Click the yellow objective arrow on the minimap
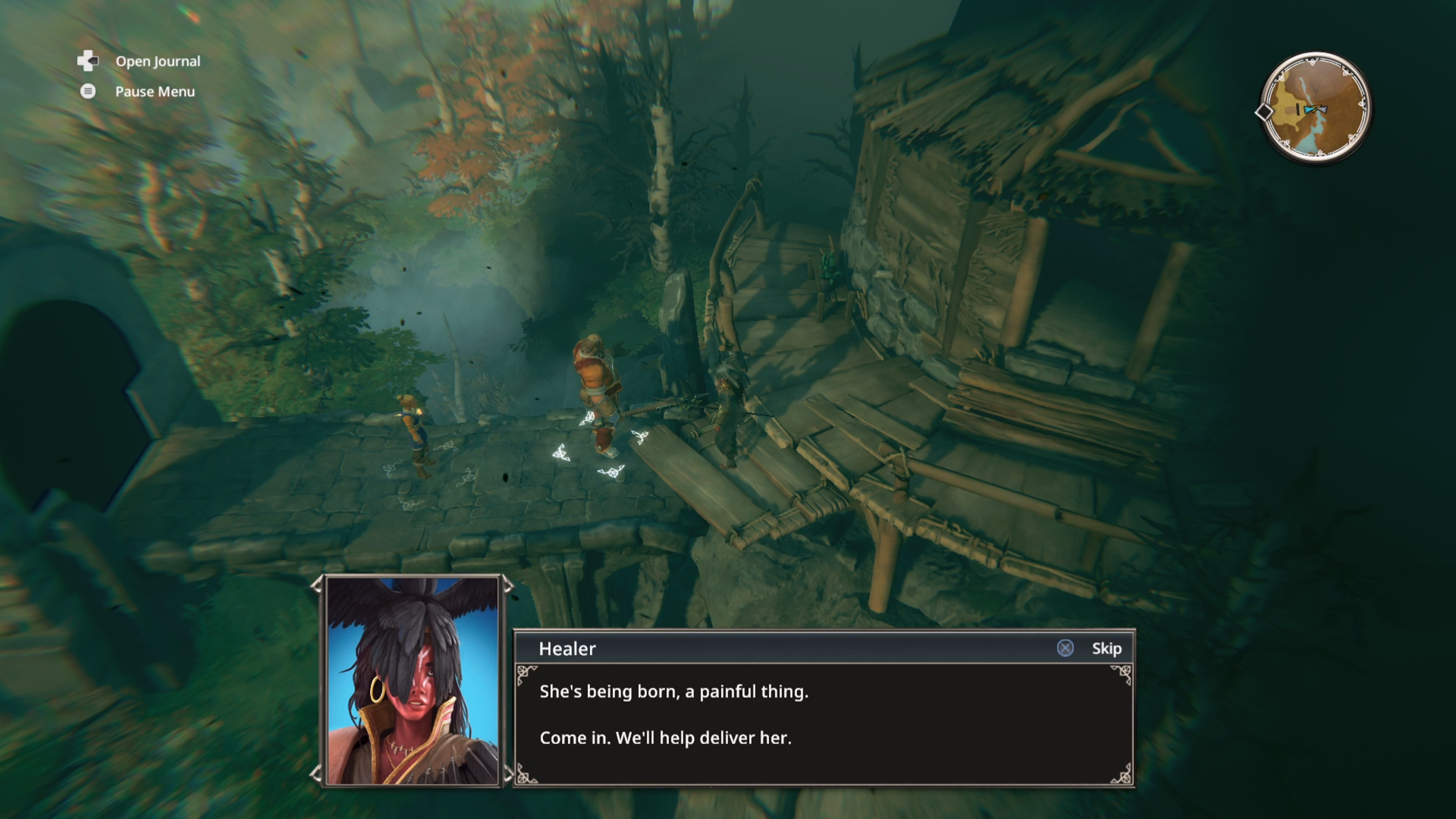 tap(1316, 106)
